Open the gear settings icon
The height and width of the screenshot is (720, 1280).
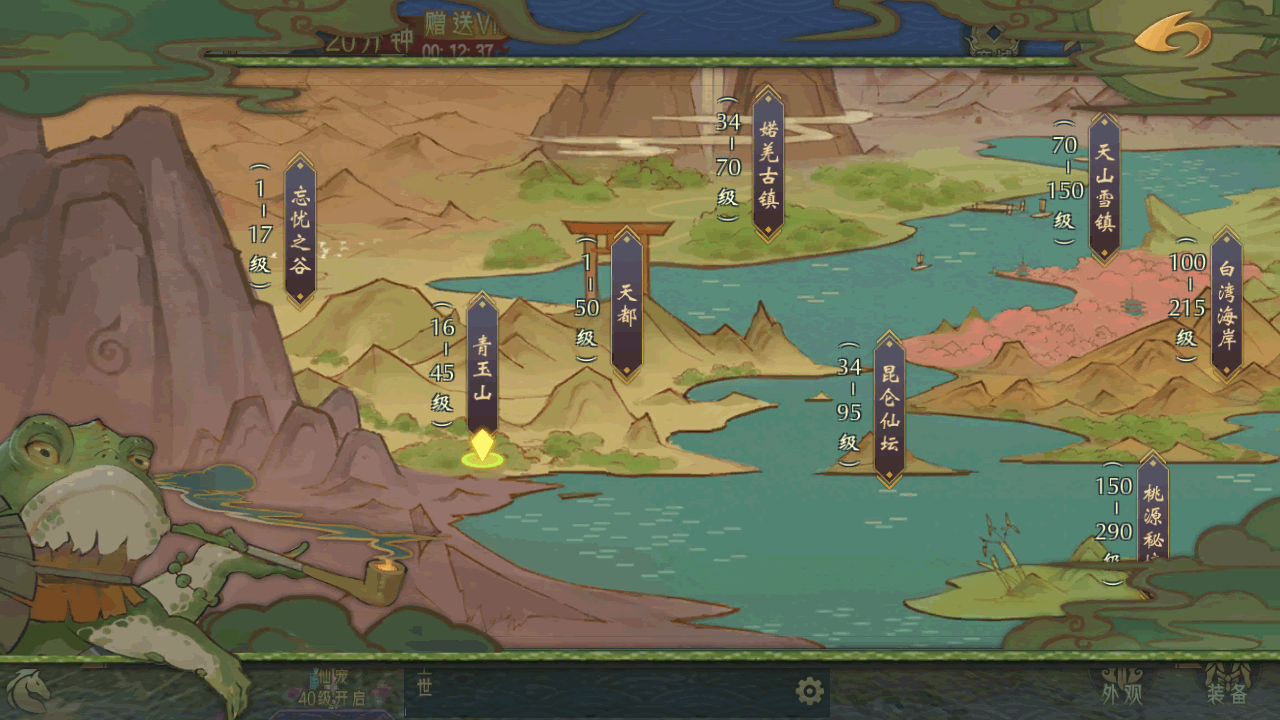tap(809, 690)
